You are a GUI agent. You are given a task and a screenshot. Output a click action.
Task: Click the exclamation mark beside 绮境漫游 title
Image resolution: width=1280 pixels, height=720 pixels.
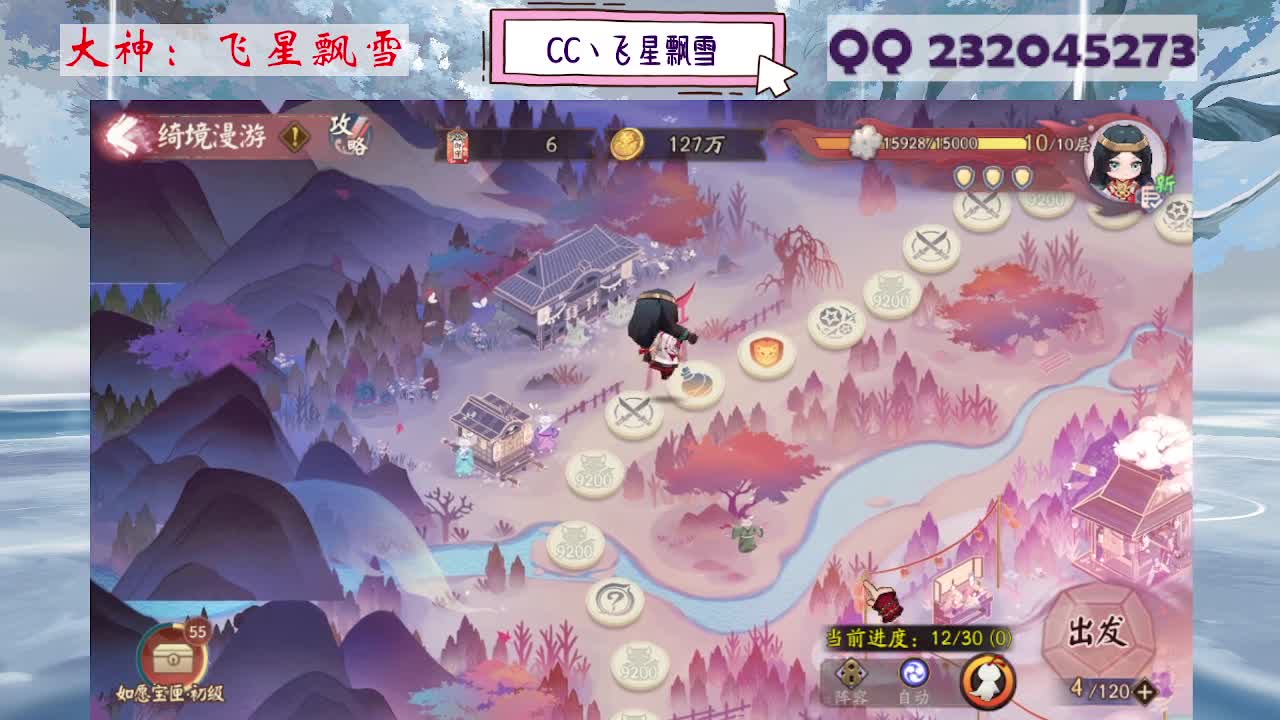[292, 137]
